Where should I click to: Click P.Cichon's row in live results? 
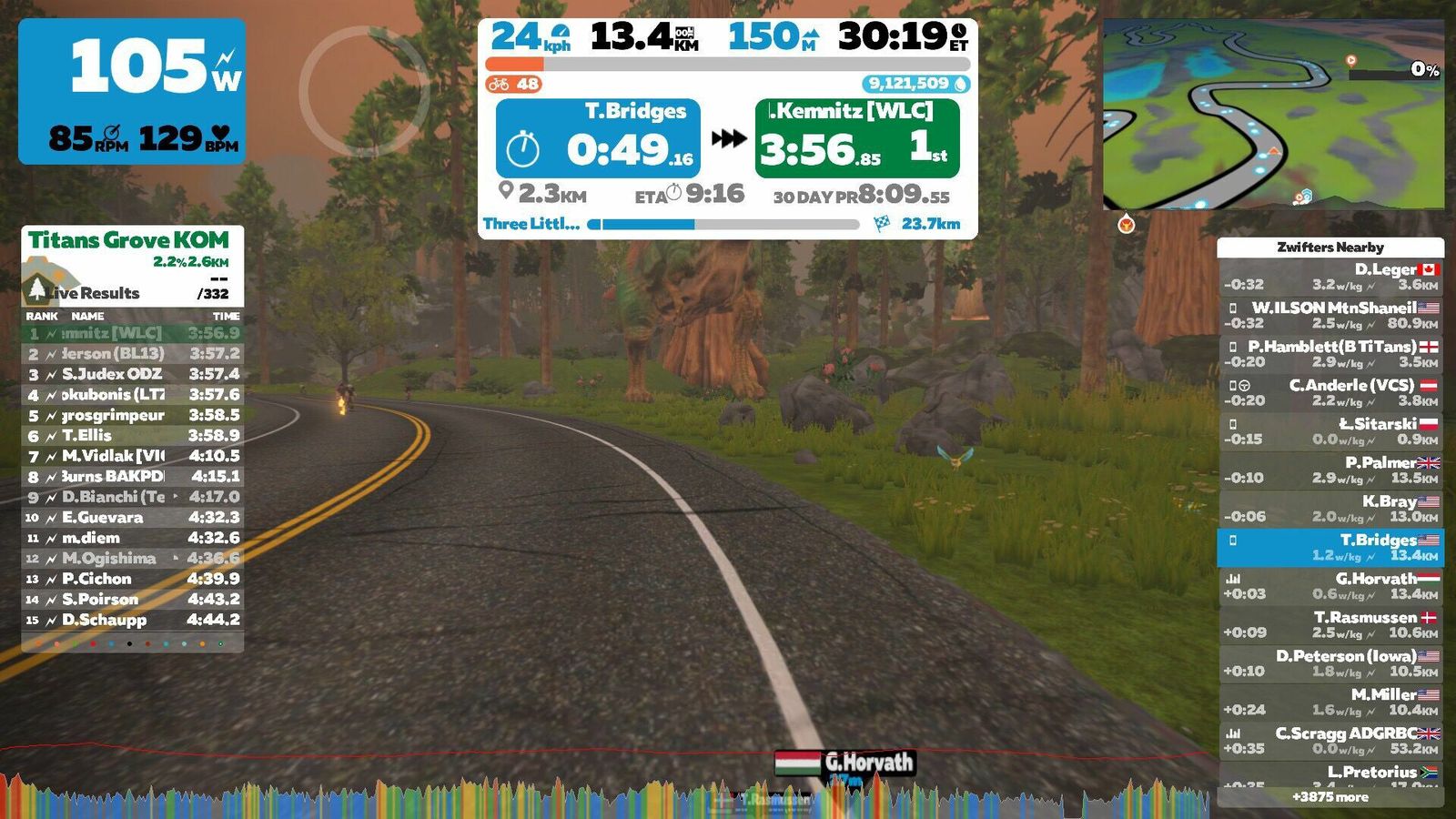click(133, 579)
